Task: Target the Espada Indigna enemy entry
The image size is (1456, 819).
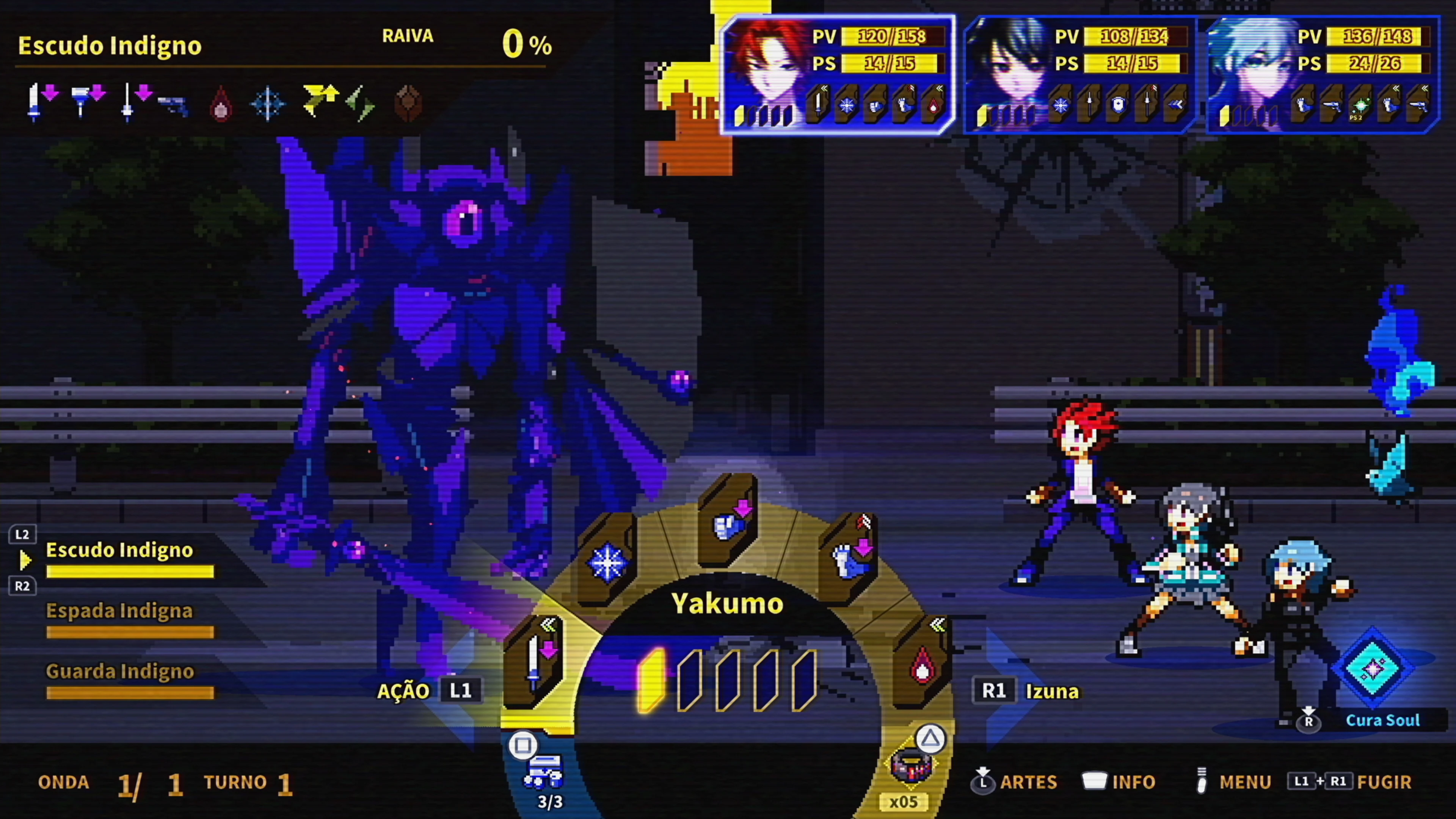Action: pos(119,611)
